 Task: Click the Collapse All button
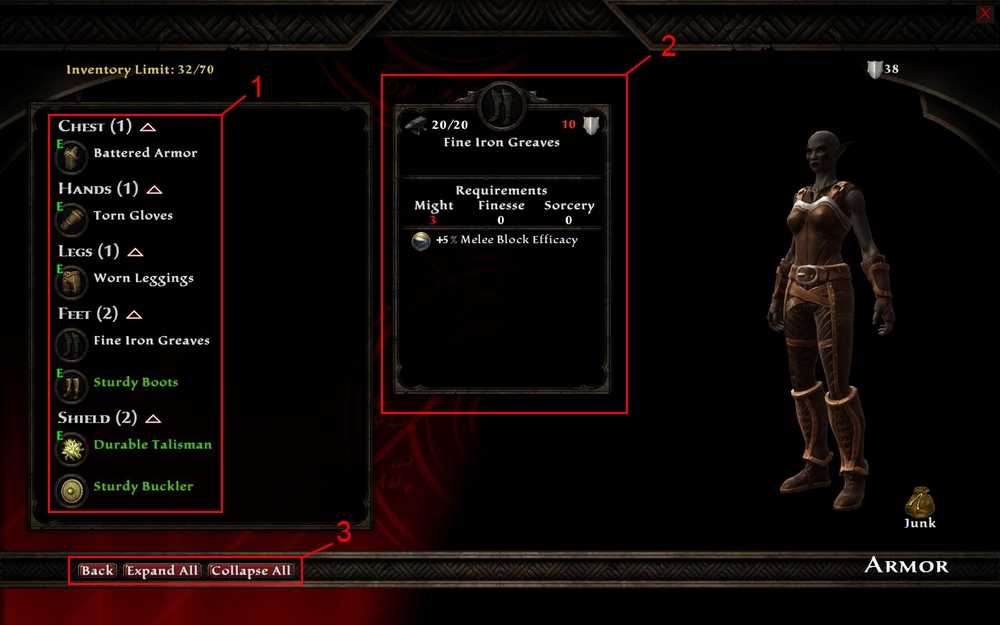coord(251,570)
